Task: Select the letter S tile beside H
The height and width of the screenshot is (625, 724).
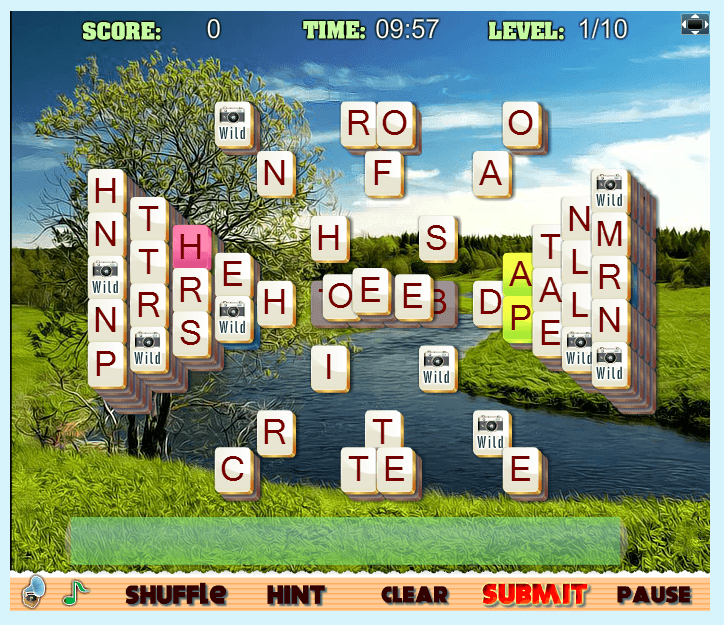Action: pyautogui.click(x=437, y=238)
